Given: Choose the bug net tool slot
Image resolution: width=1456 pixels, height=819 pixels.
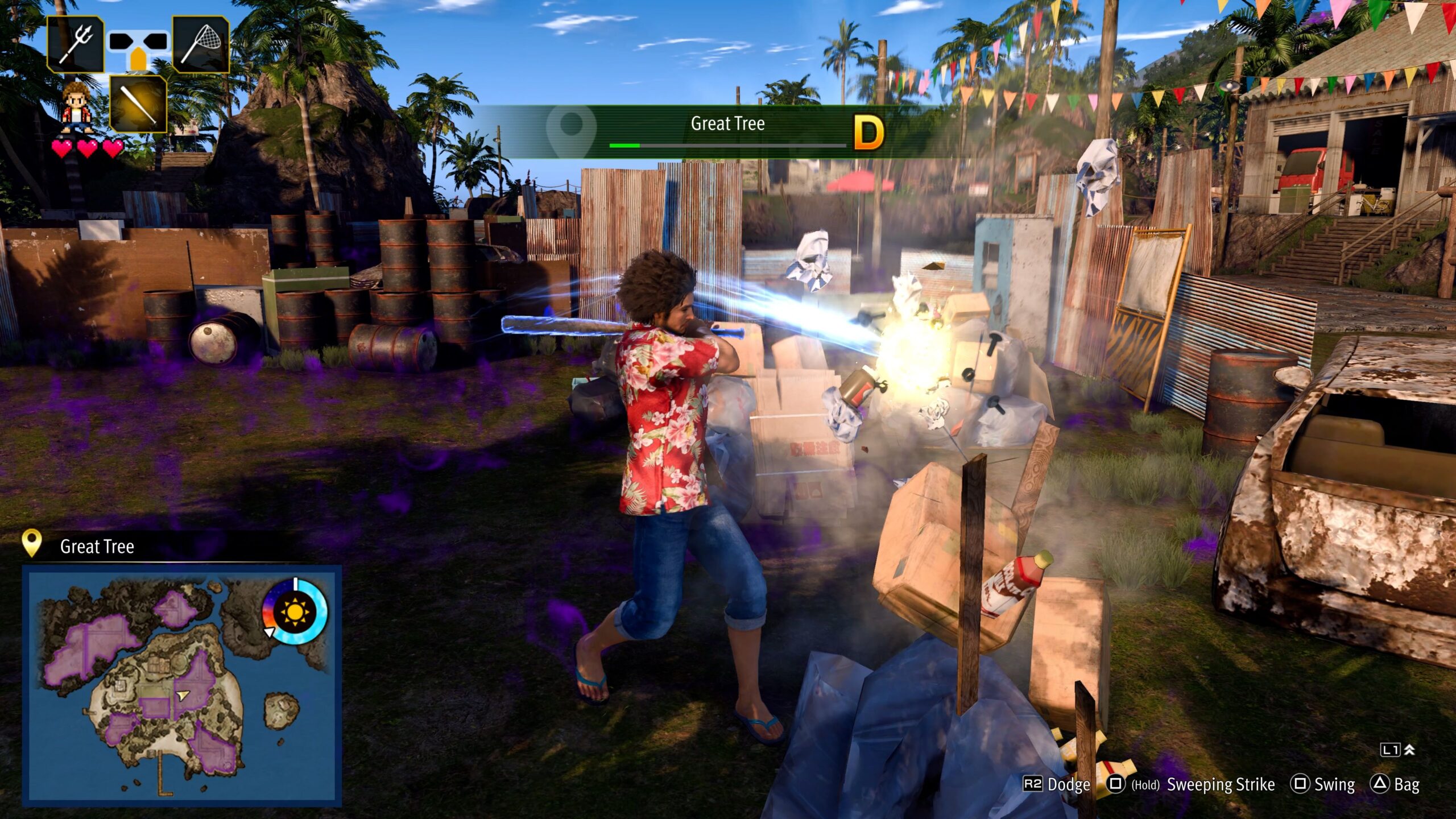Looking at the screenshot, I should coord(201,44).
